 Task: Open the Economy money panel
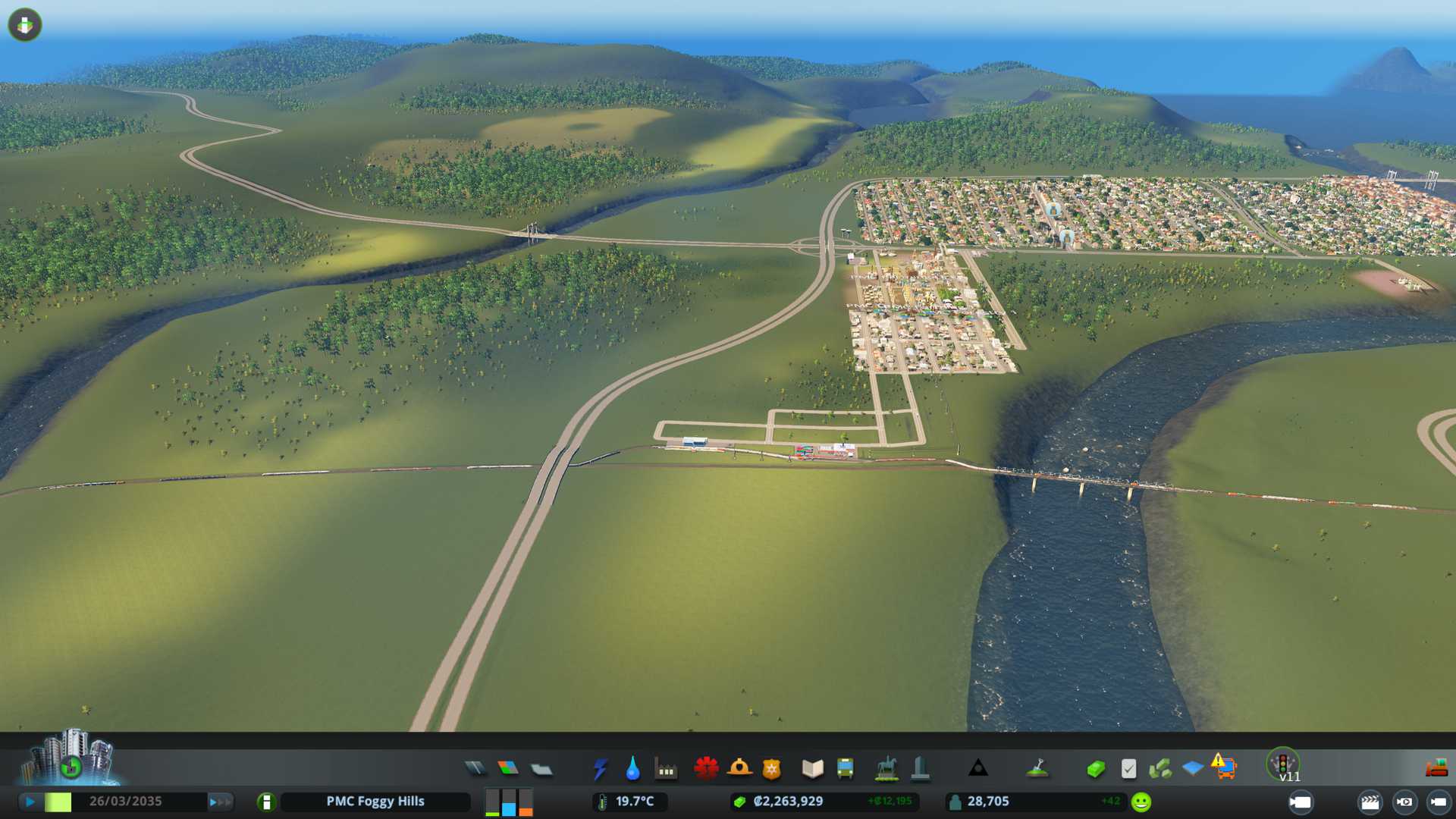point(1095,769)
